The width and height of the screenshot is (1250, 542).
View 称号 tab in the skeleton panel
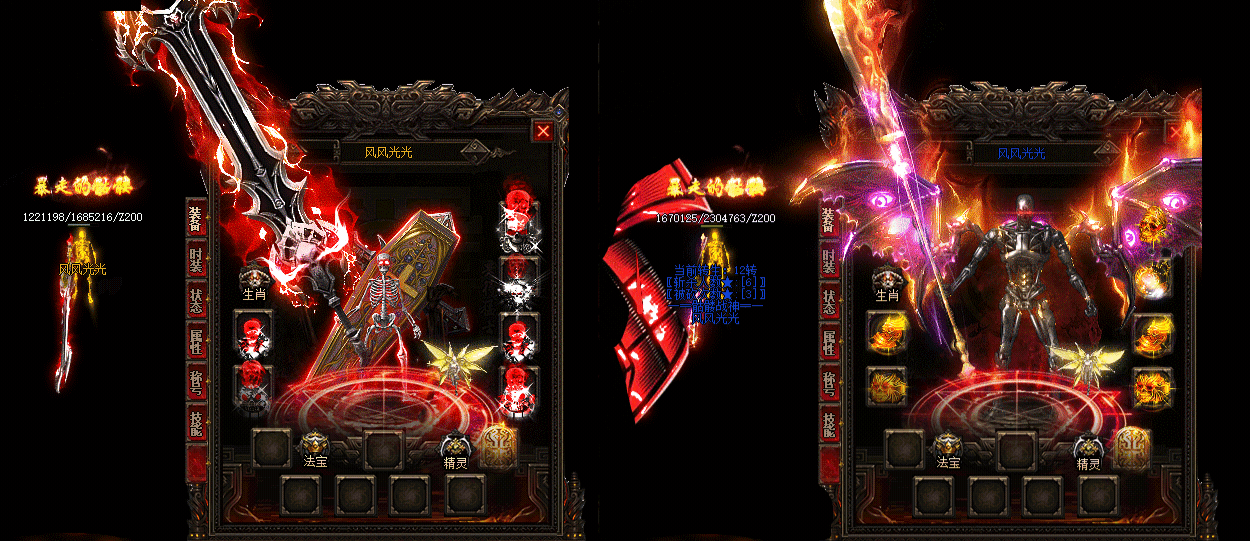(x=197, y=384)
